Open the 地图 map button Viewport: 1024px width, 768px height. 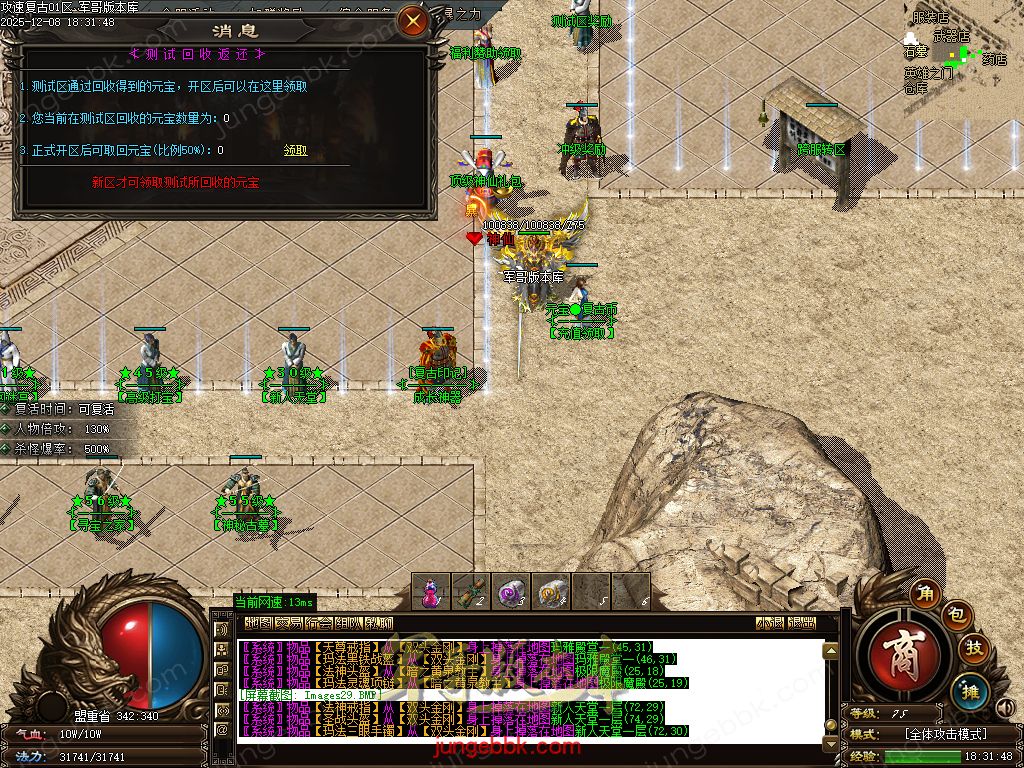point(258,623)
